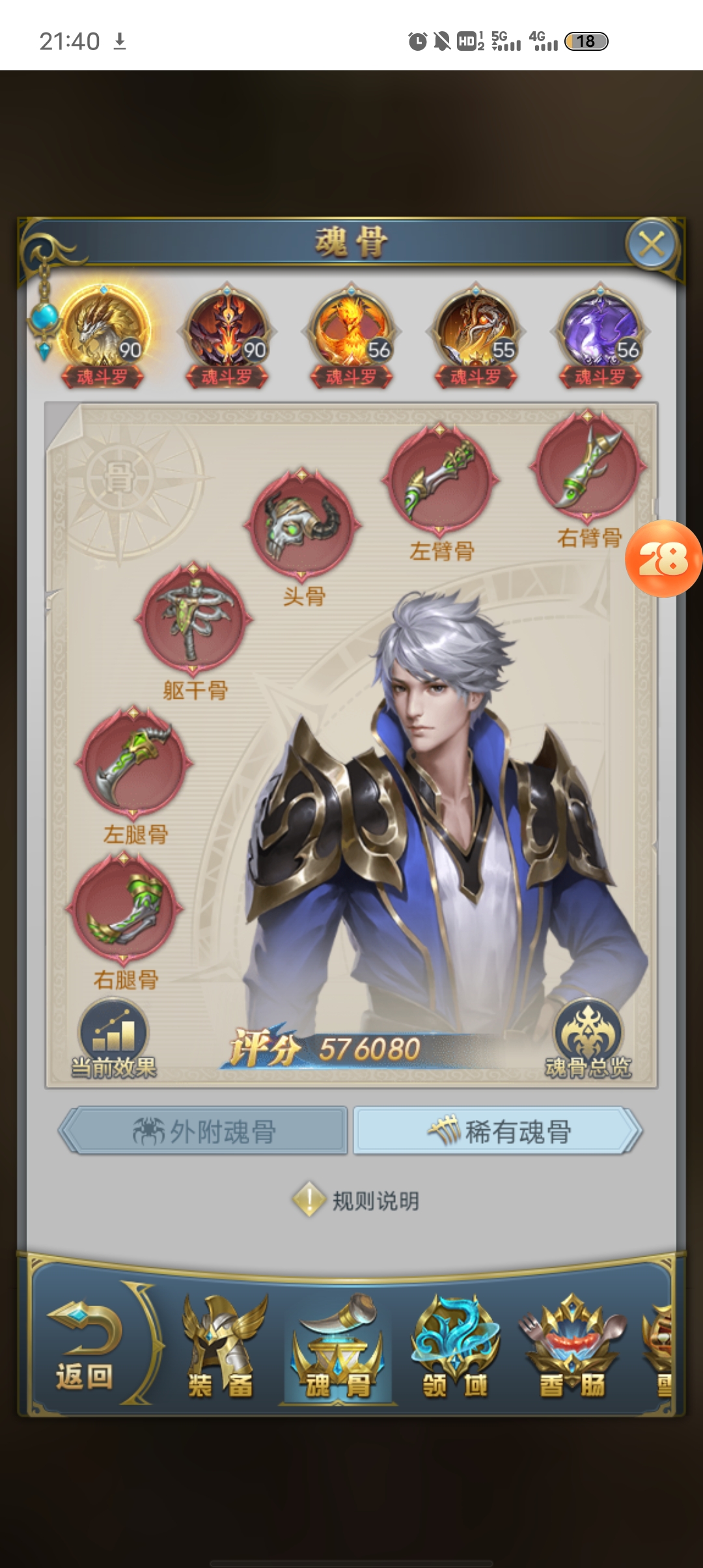Viewport: 703px width, 1568px height.
Task: Open the 装备 equipment tab
Action: (x=221, y=1349)
